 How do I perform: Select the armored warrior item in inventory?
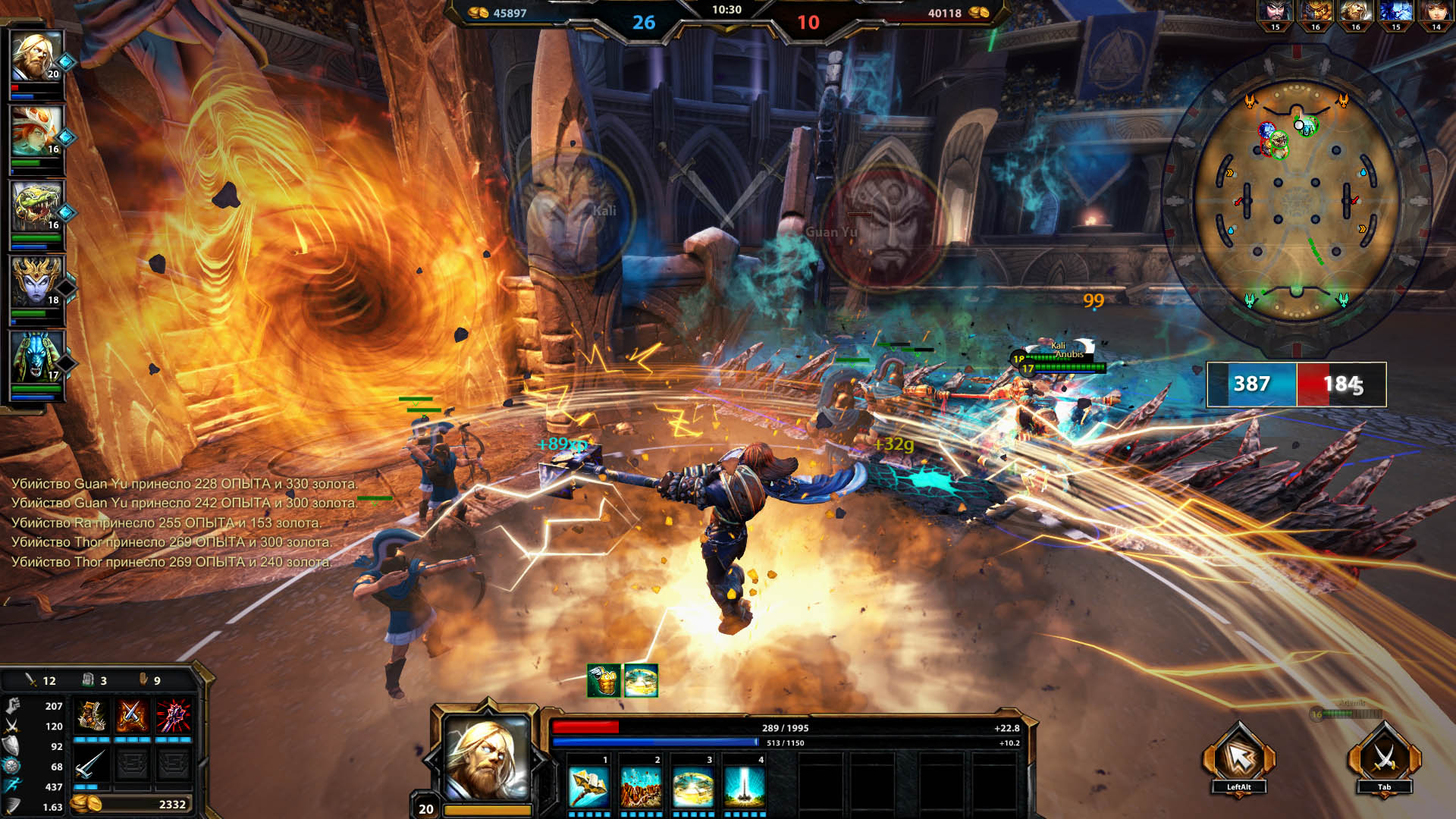(x=91, y=716)
